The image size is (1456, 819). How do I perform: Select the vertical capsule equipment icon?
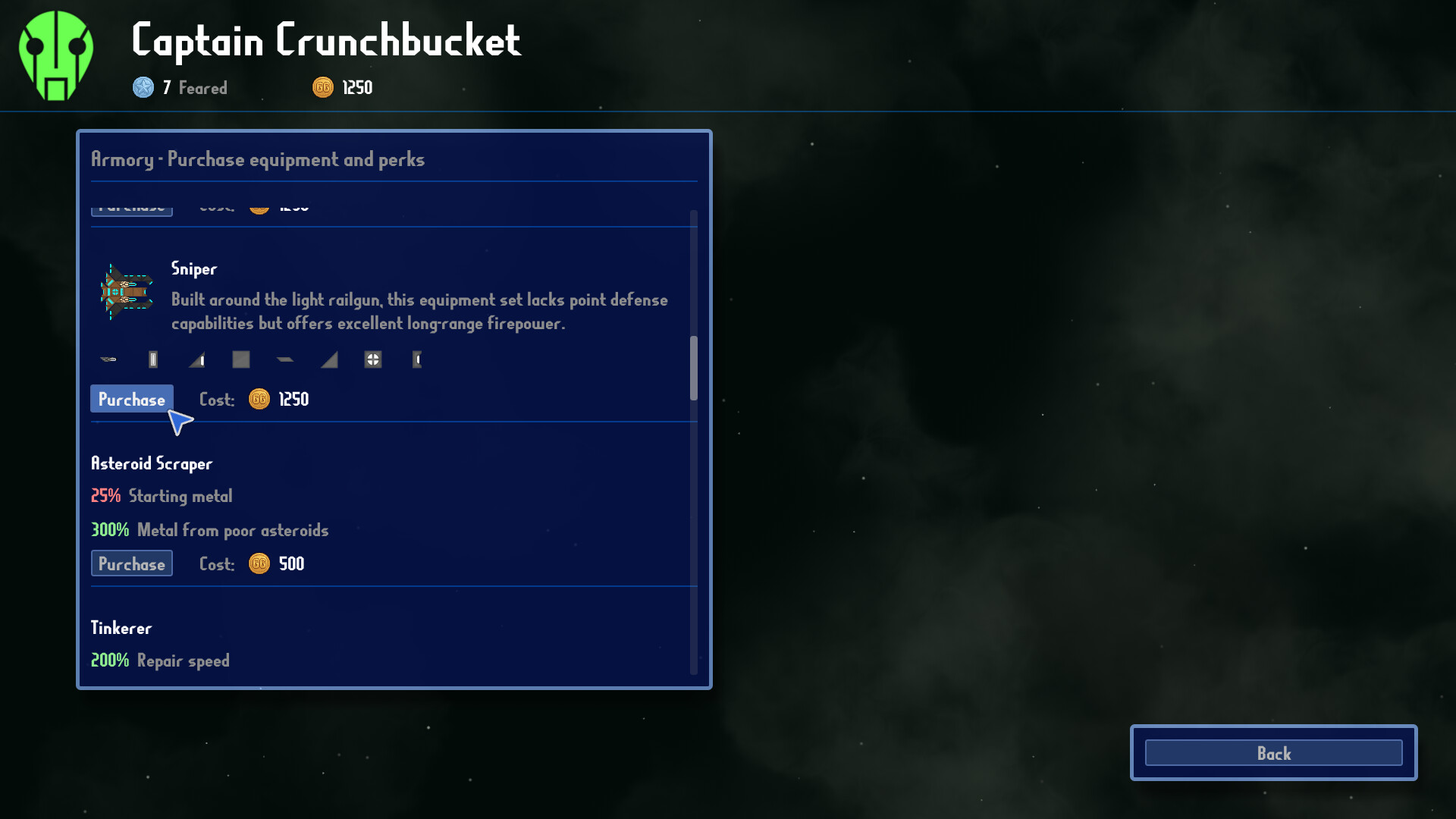[x=152, y=359]
